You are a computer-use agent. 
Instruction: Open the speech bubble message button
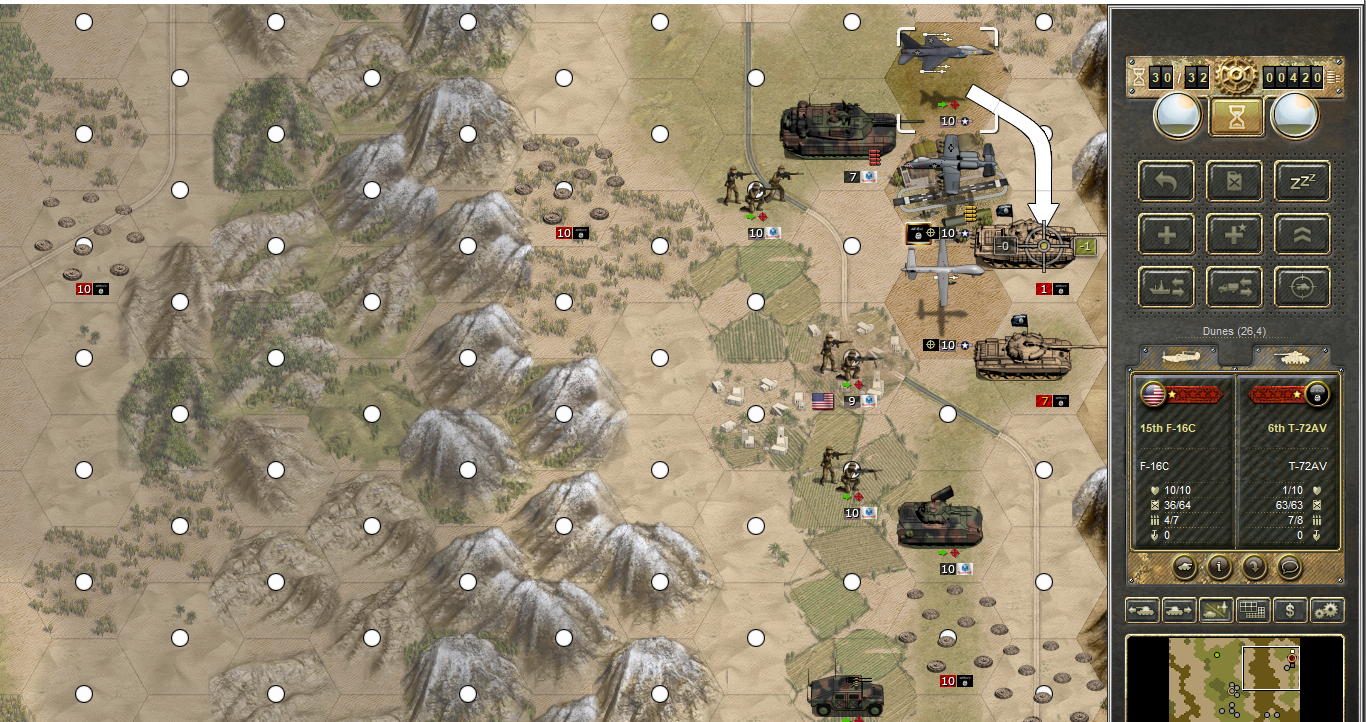click(x=1289, y=567)
